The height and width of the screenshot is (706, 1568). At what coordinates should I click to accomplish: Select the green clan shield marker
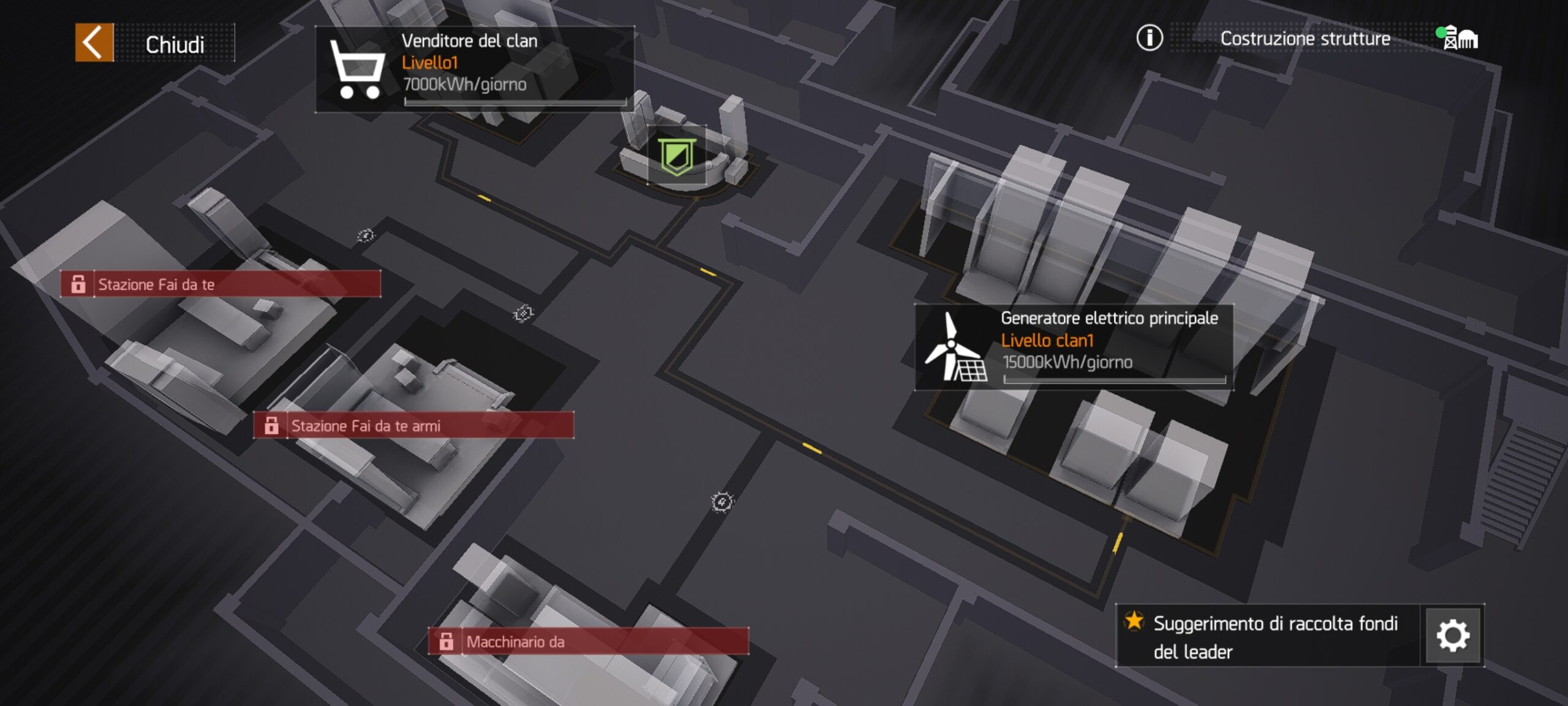pos(676,156)
